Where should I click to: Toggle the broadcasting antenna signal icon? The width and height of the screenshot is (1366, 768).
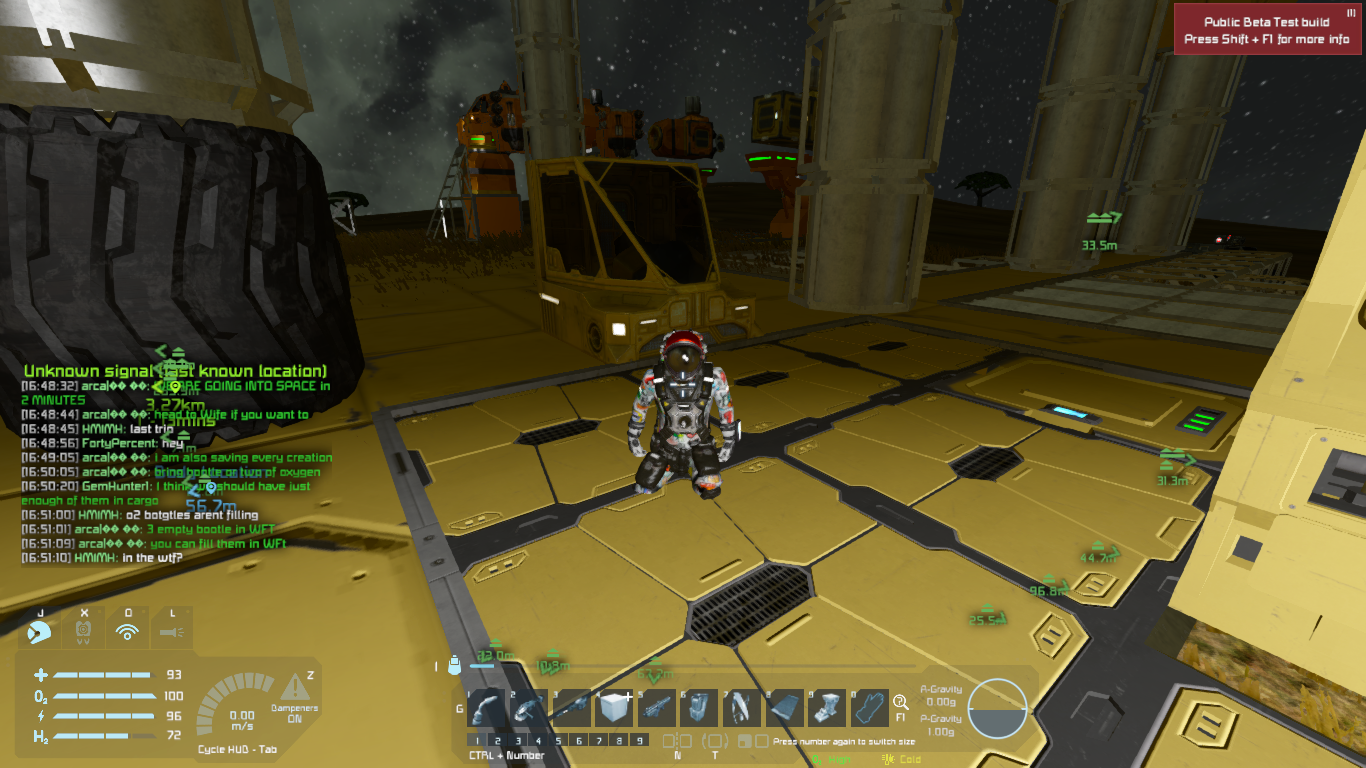coord(127,631)
